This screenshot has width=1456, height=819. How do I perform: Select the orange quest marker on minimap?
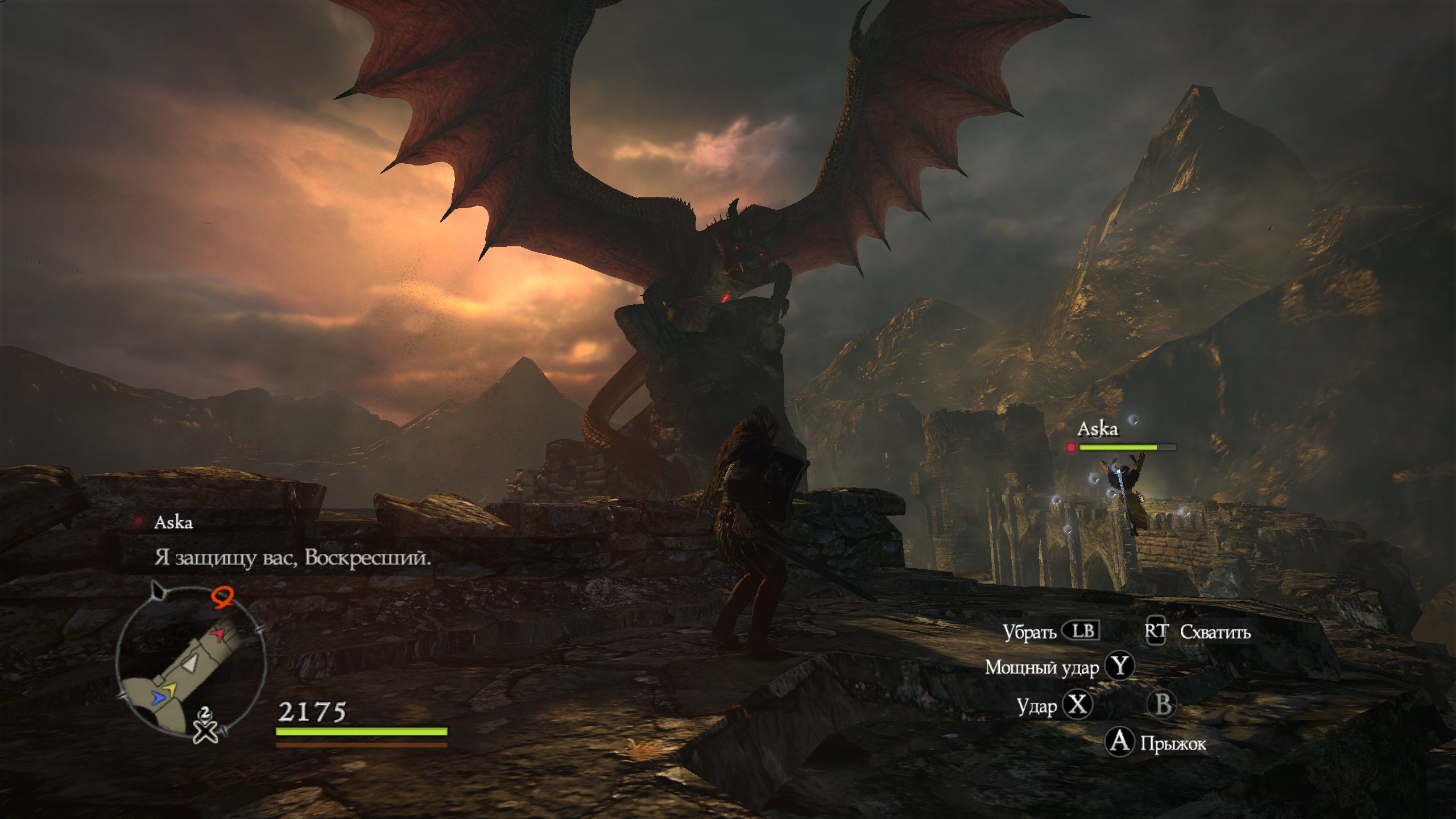point(223,598)
